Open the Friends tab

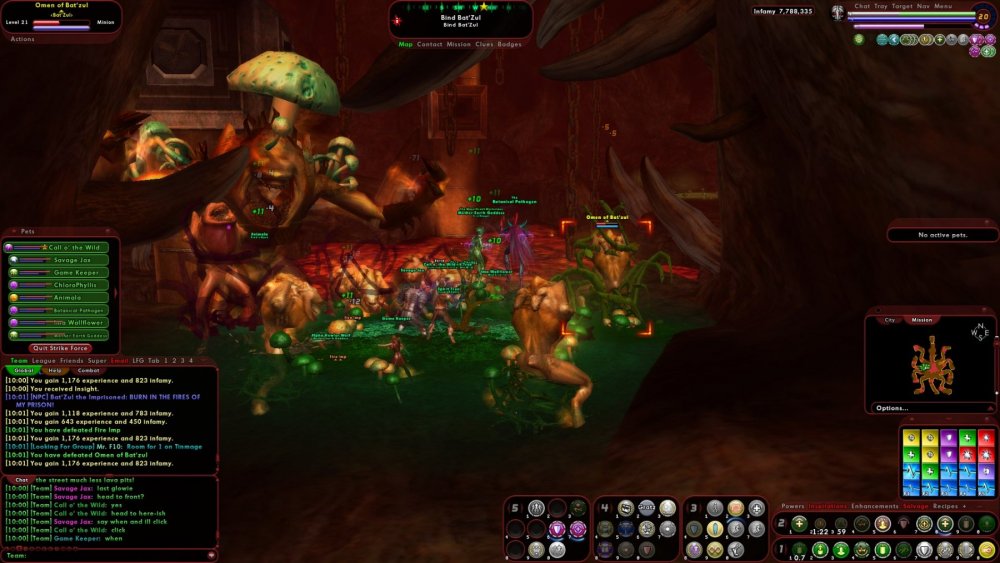point(71,360)
